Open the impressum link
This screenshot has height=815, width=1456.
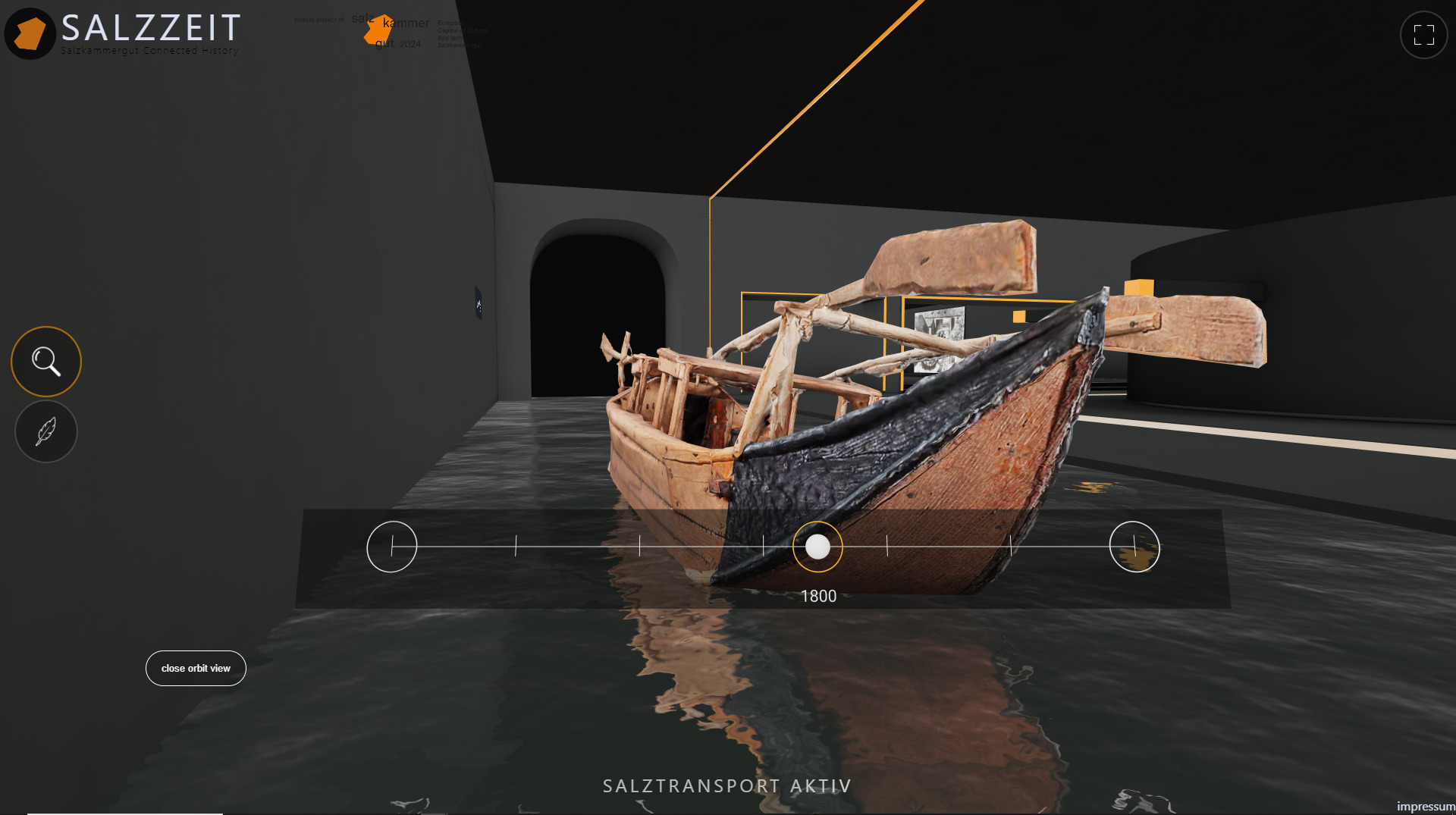tap(1426, 806)
